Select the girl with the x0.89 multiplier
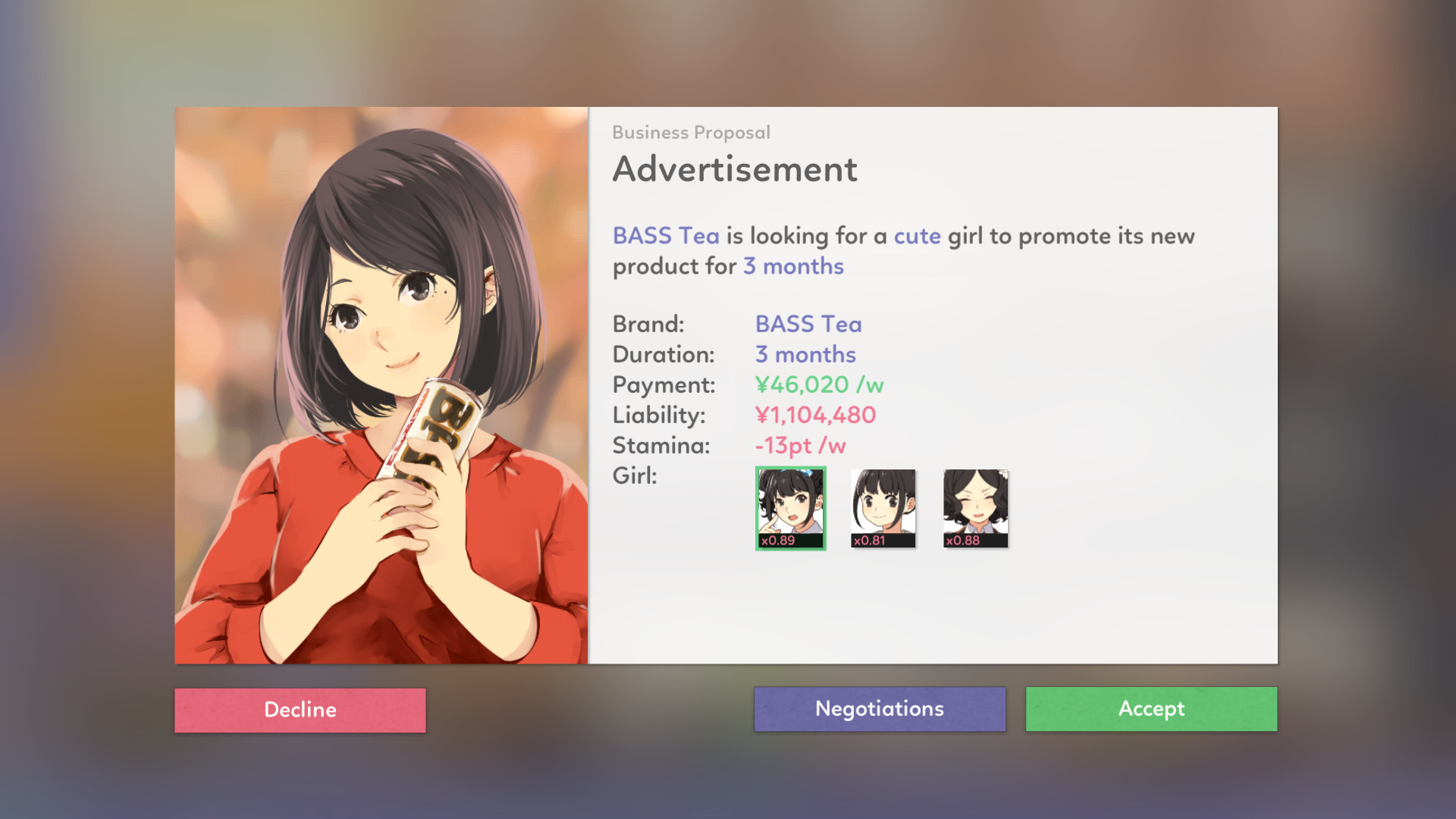Viewport: 1456px width, 819px height. [790, 507]
